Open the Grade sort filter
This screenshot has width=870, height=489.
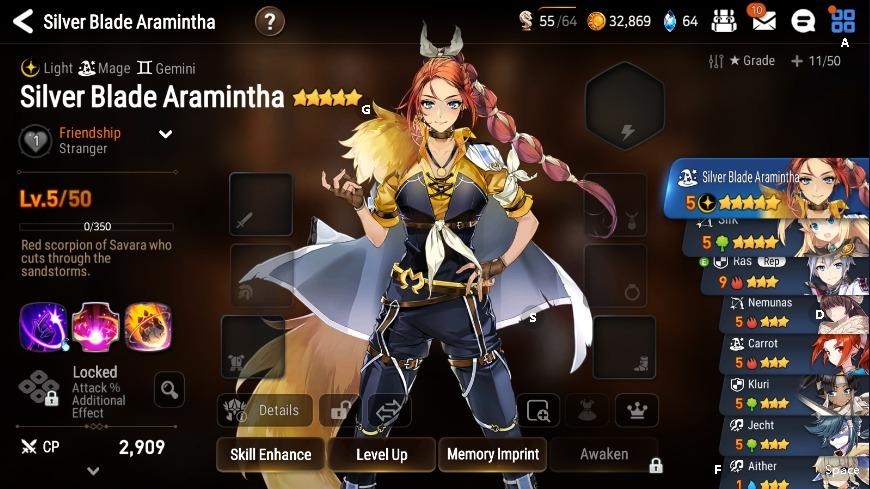(742, 61)
